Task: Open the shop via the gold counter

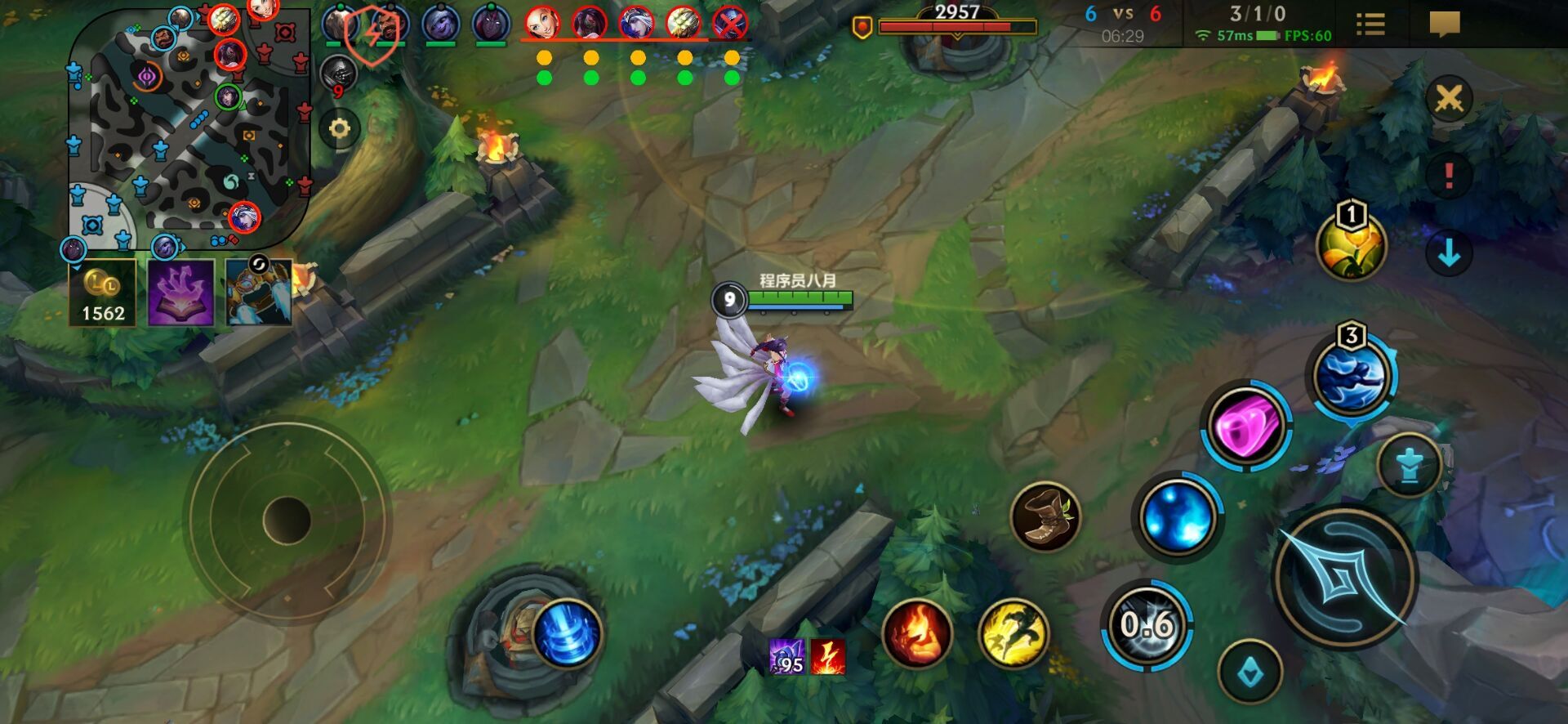Action: (102, 293)
